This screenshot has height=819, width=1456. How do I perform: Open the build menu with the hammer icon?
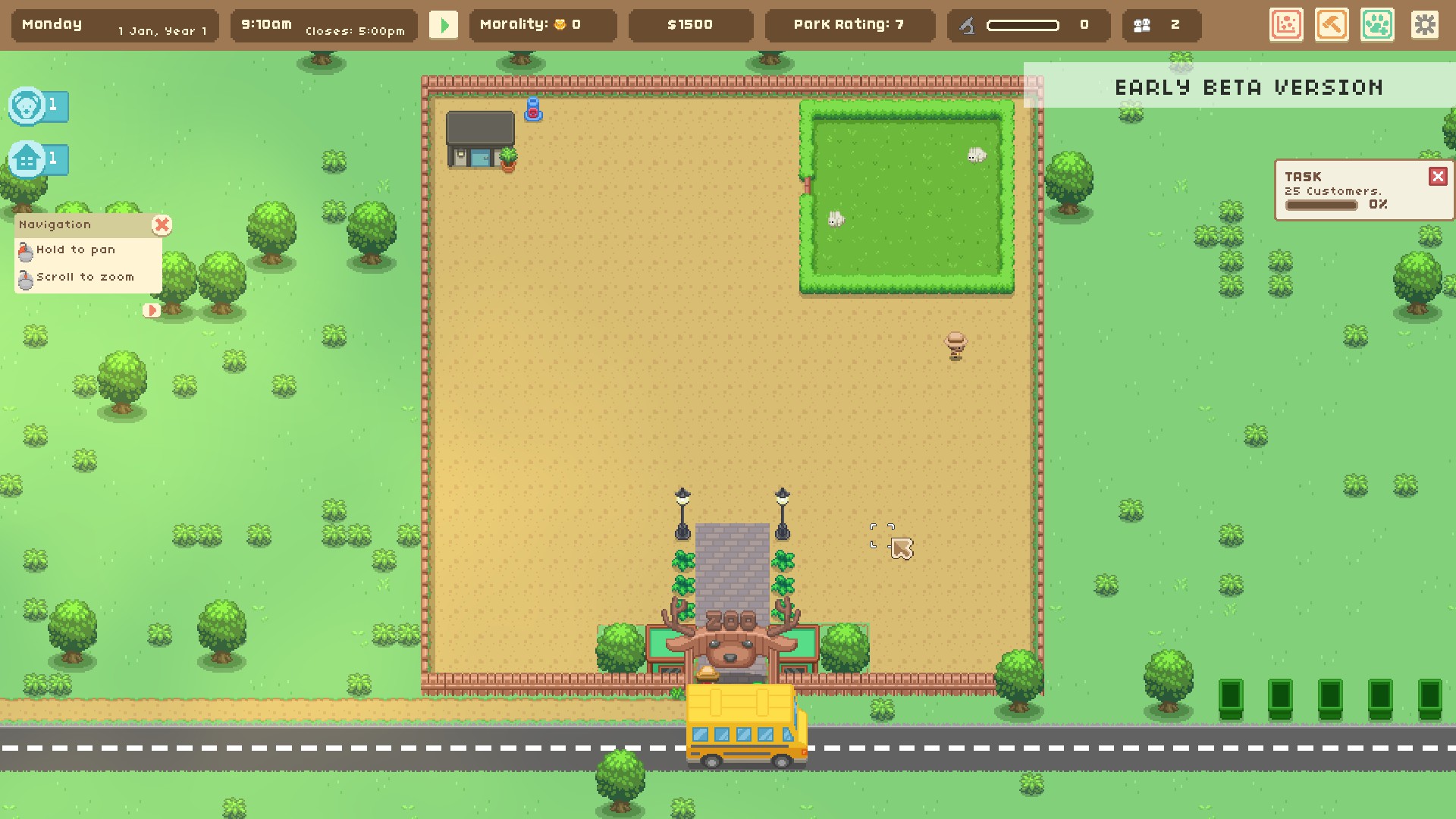(1332, 25)
